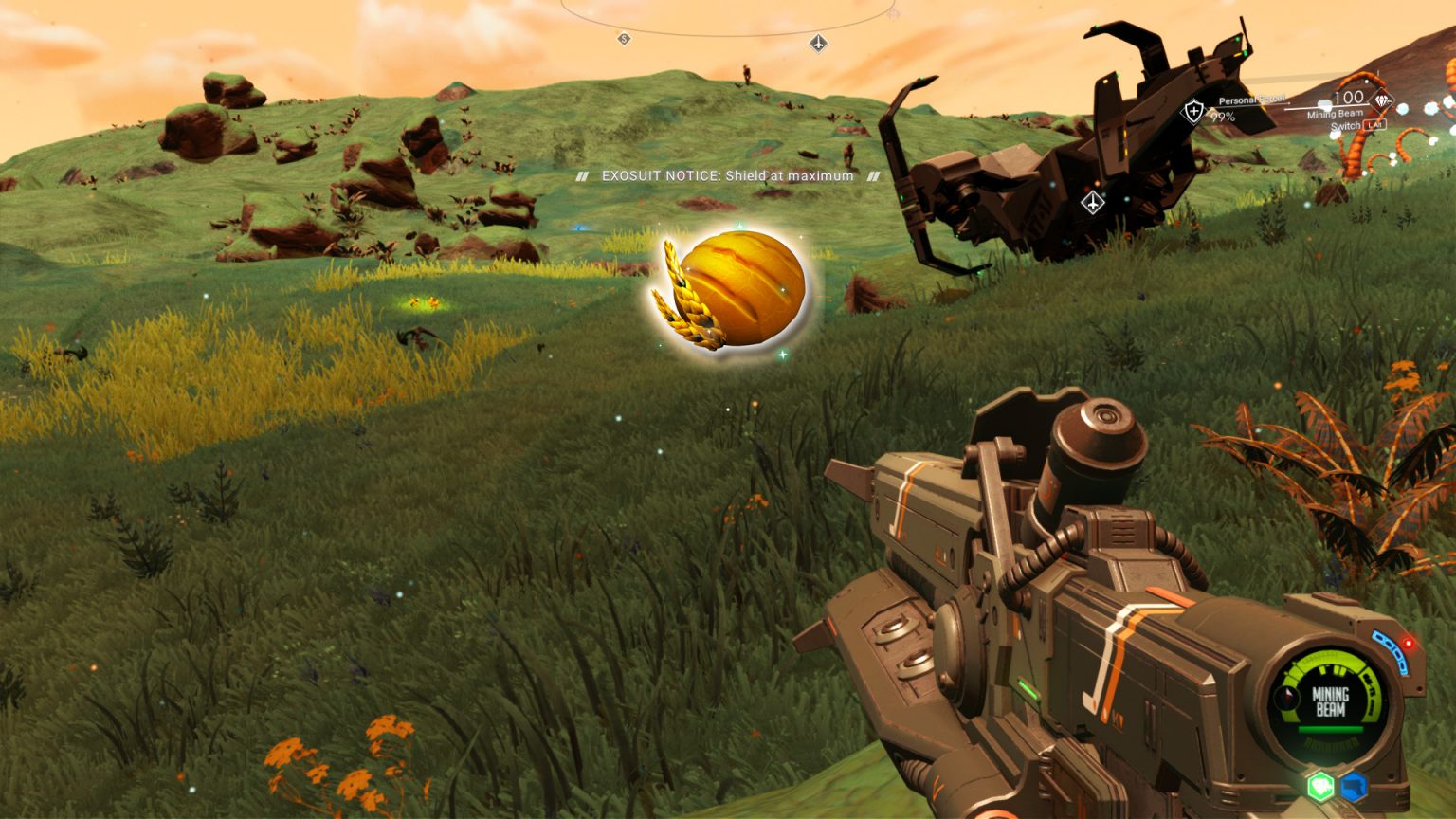Select the Mining Beam diamond icon
The image size is (1456, 819).
[x=1383, y=100]
